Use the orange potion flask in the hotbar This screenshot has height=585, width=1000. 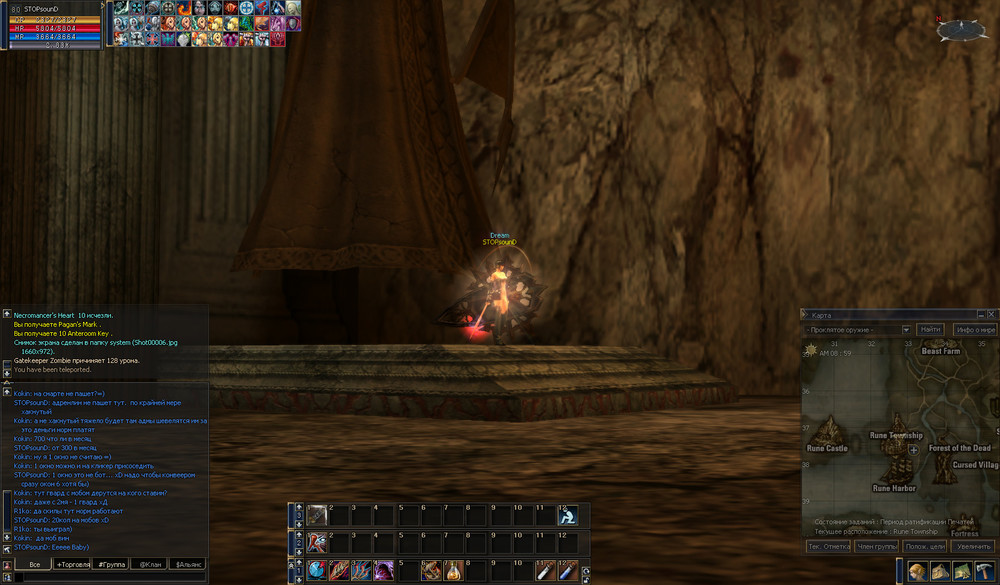point(455,571)
